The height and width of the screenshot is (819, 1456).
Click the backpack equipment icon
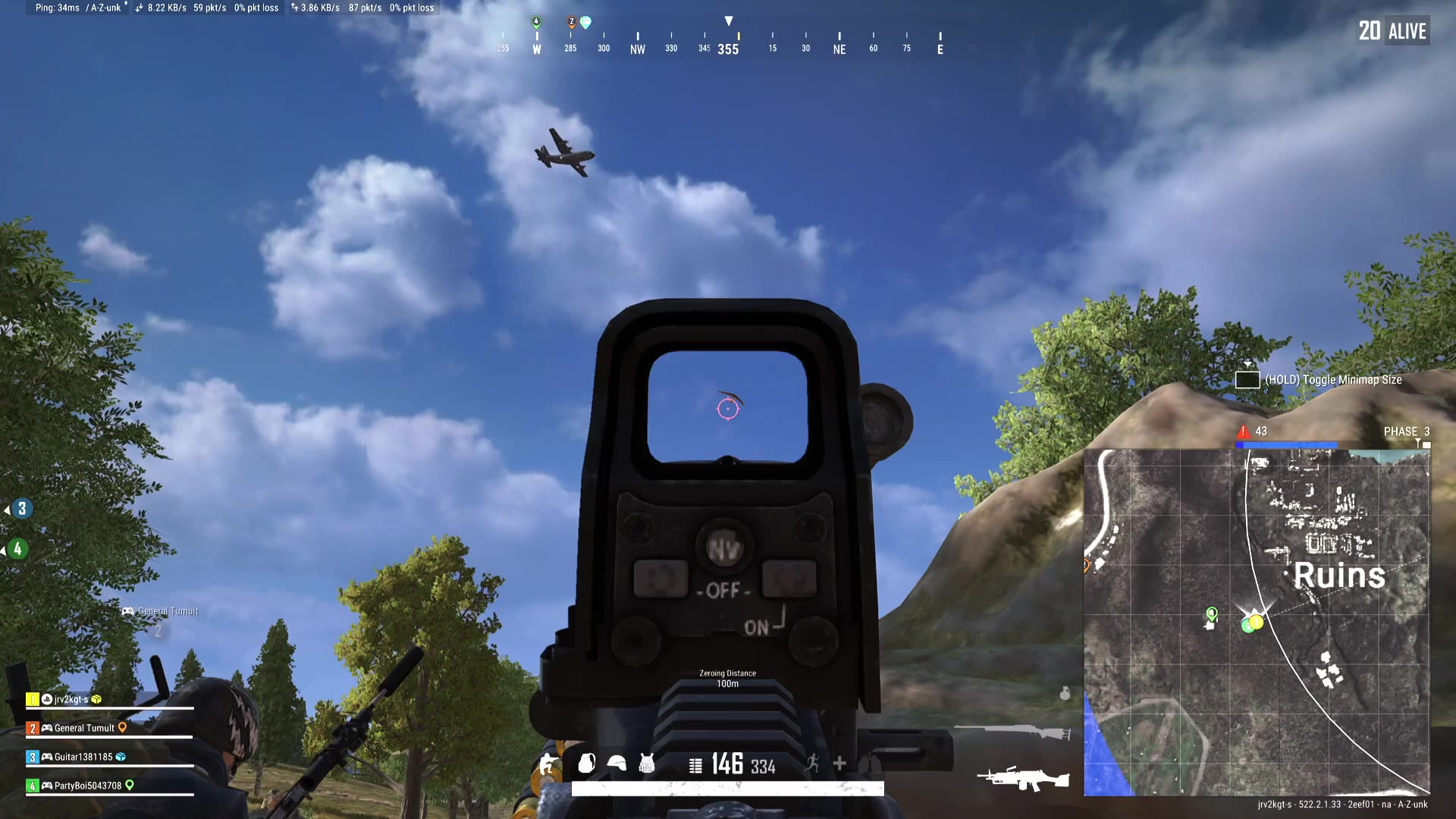tap(585, 764)
